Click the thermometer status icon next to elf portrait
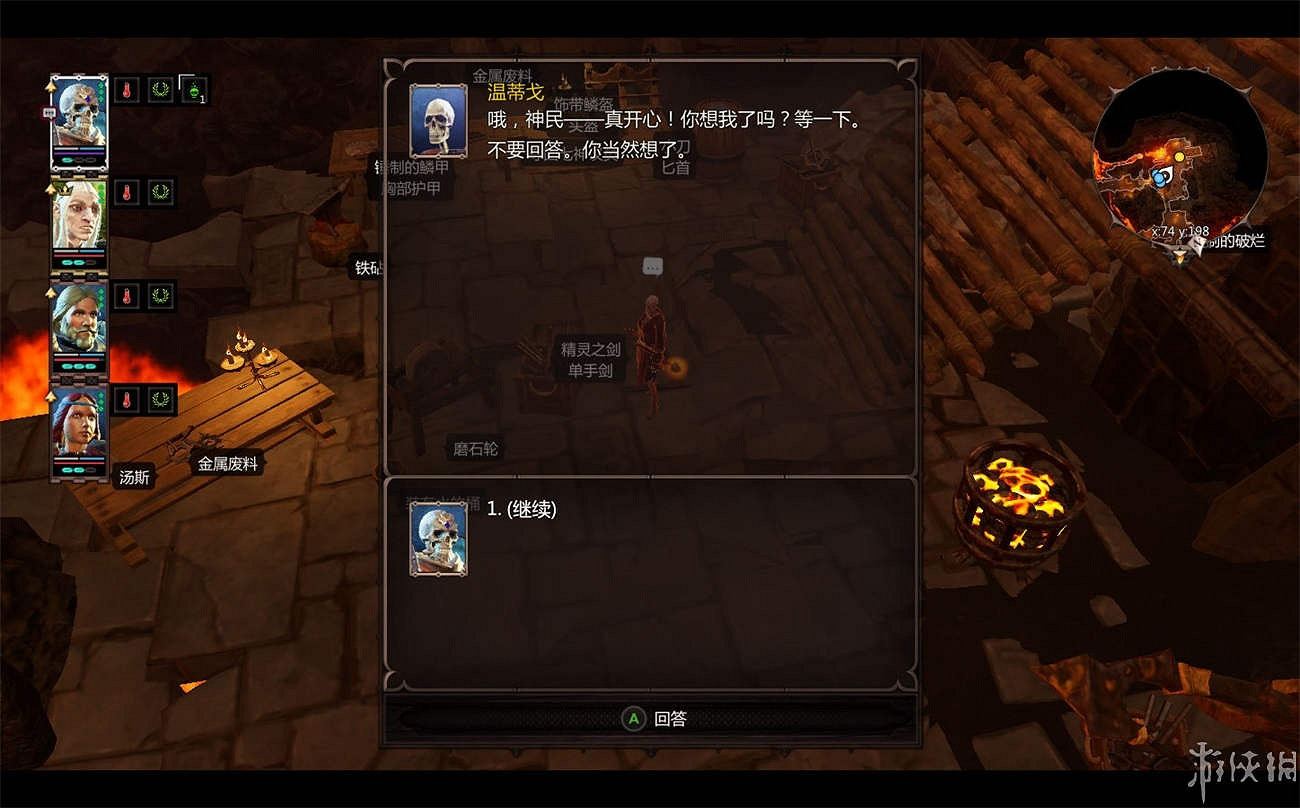This screenshot has width=1300, height=808. 126,191
